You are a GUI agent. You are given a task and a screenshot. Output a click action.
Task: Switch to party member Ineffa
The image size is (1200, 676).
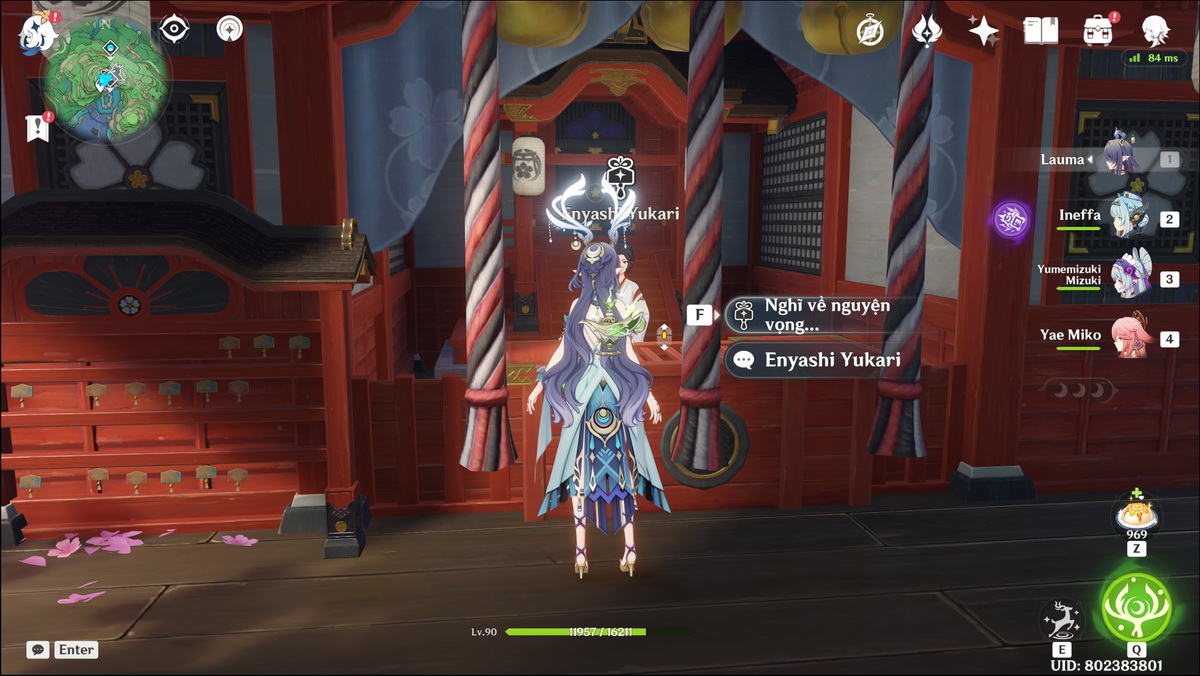point(1127,219)
